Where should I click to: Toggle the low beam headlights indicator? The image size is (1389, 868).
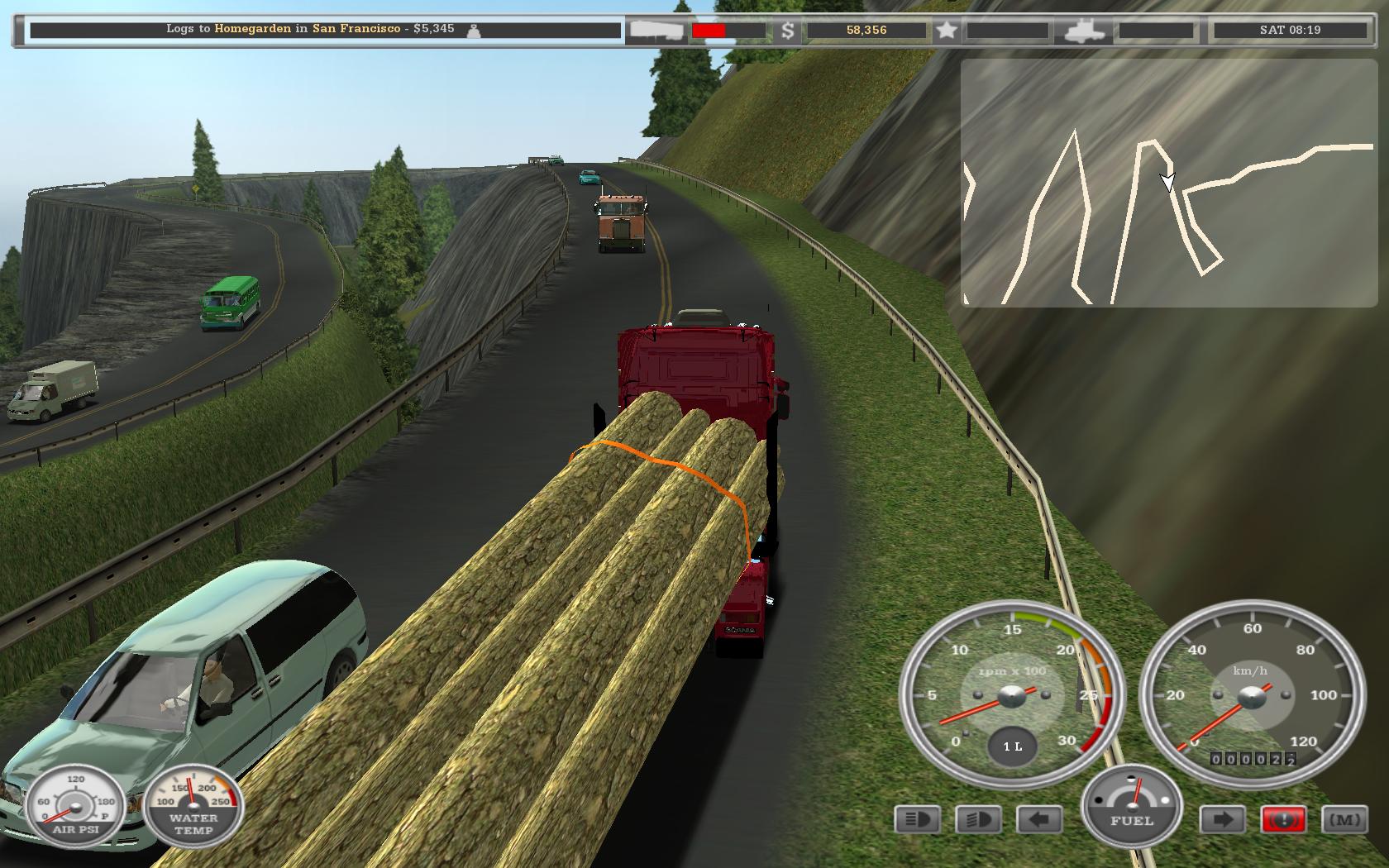[x=978, y=820]
